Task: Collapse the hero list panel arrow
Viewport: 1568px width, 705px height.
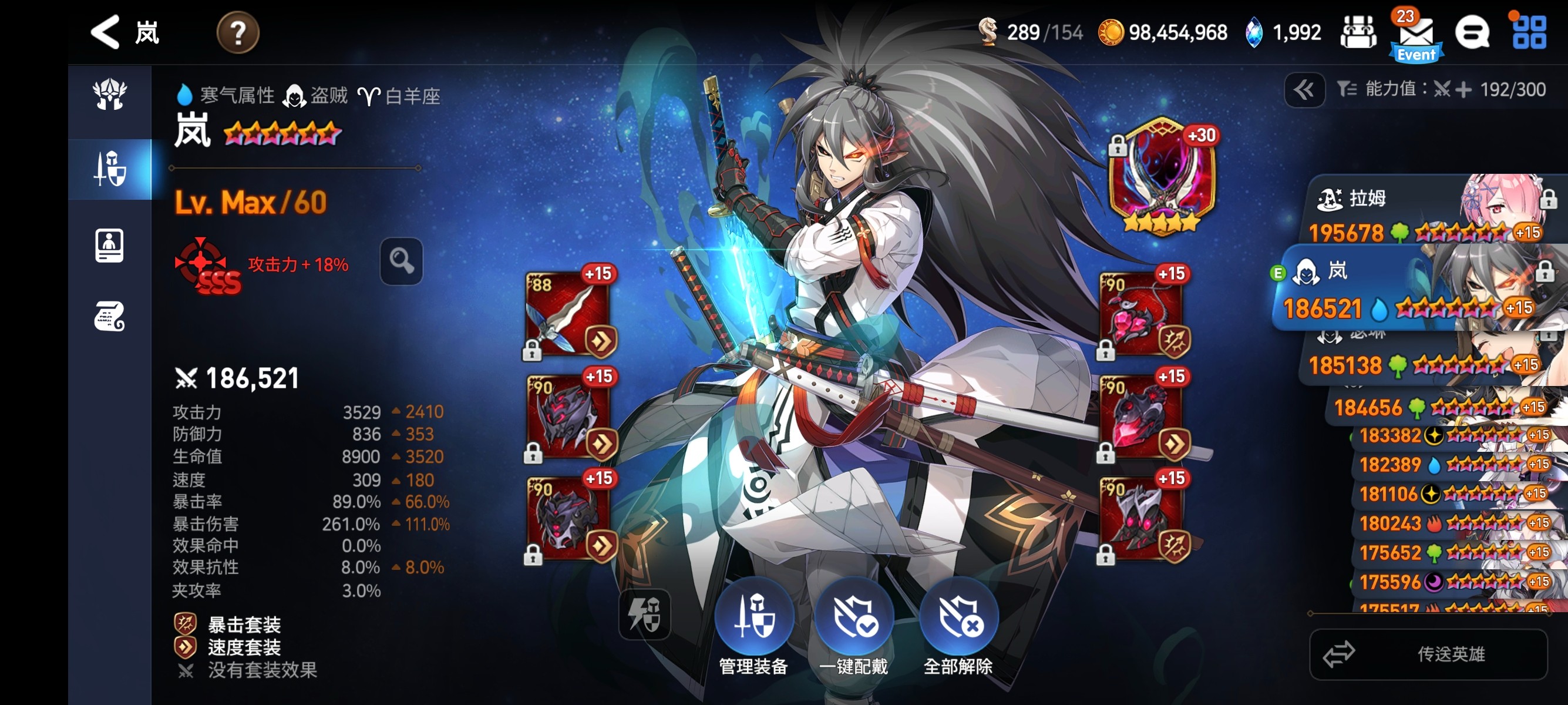Action: (1304, 90)
